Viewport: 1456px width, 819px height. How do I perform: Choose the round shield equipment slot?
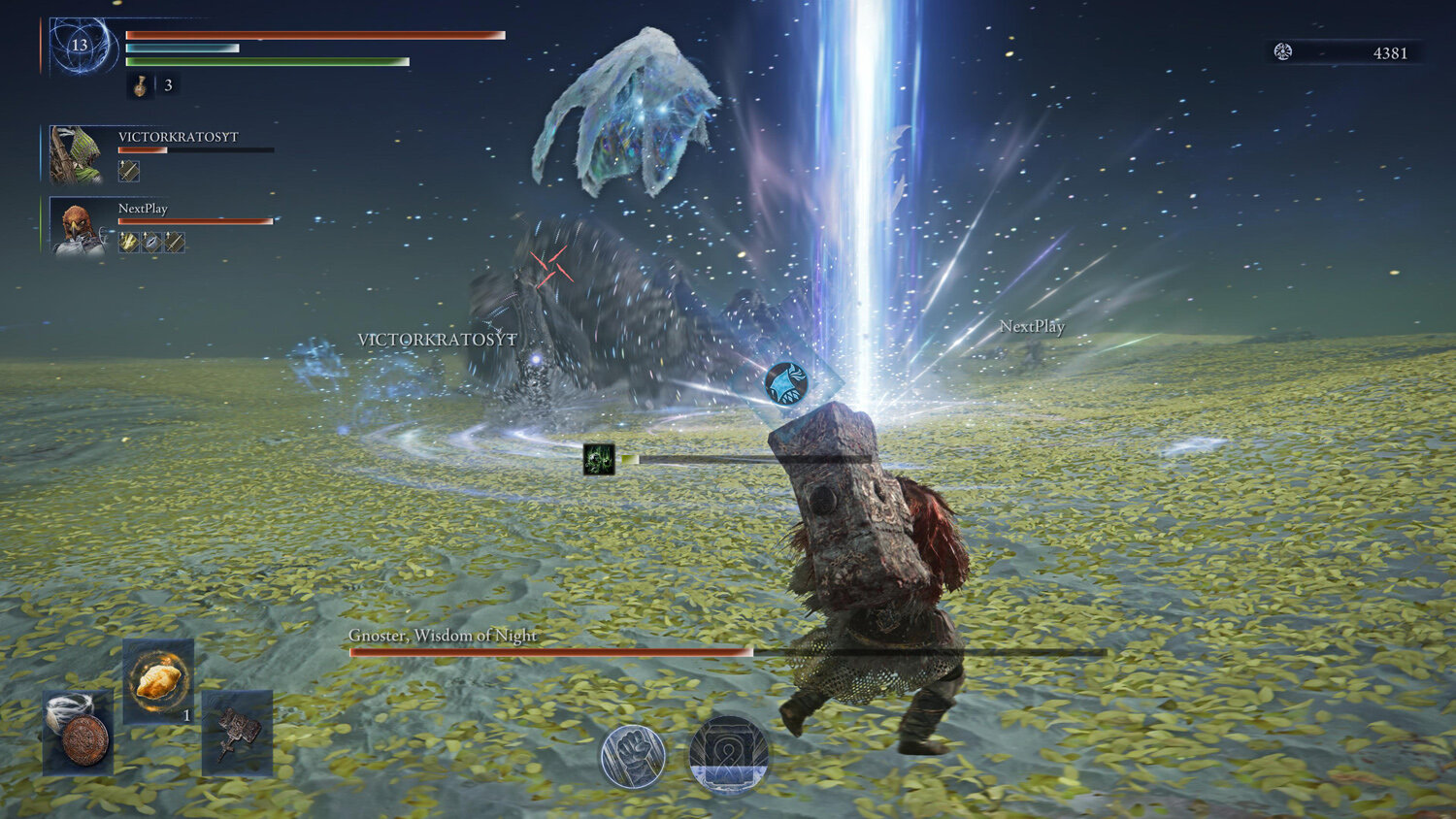78,735
